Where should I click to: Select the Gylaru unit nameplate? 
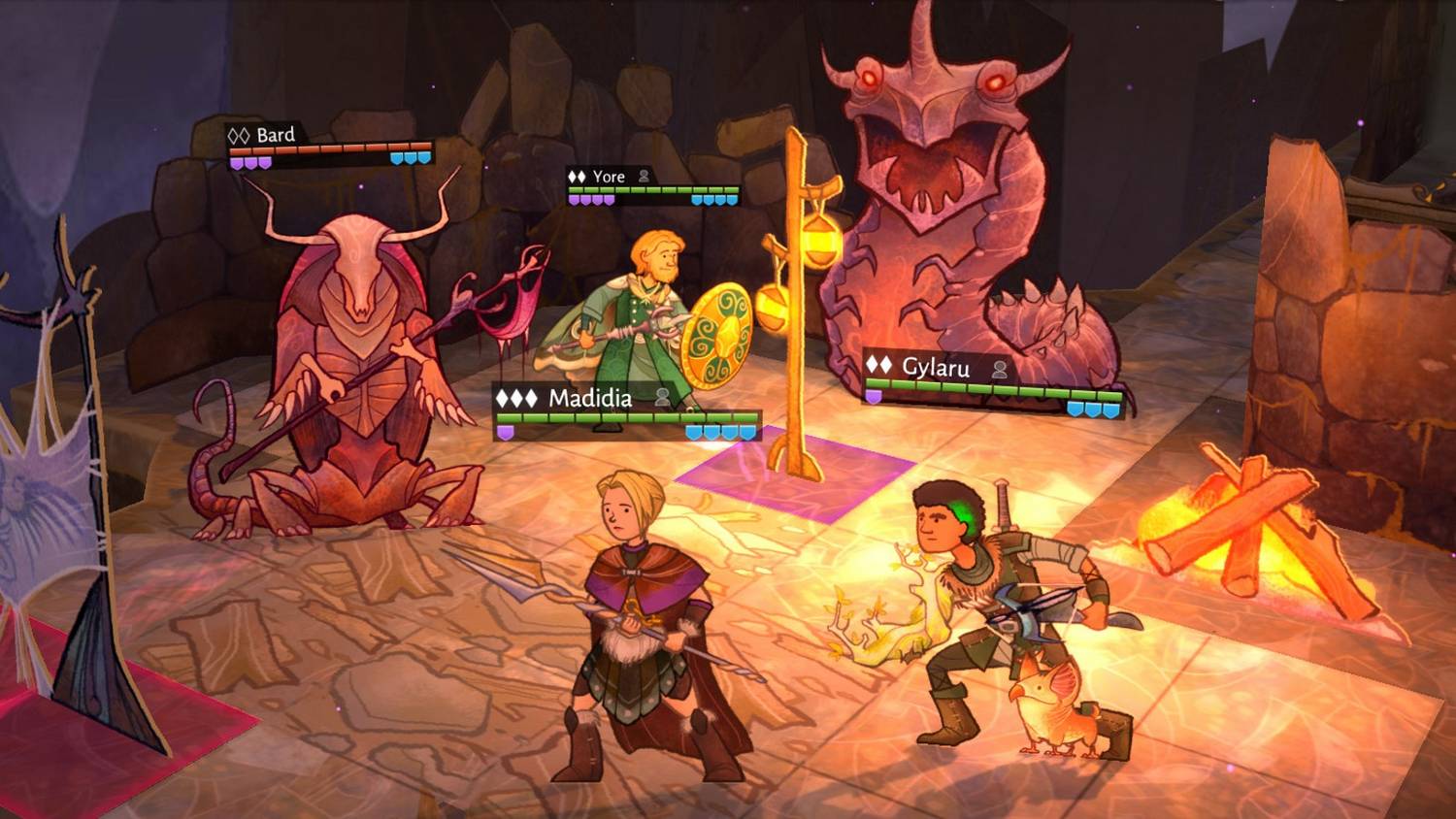[x=935, y=367]
